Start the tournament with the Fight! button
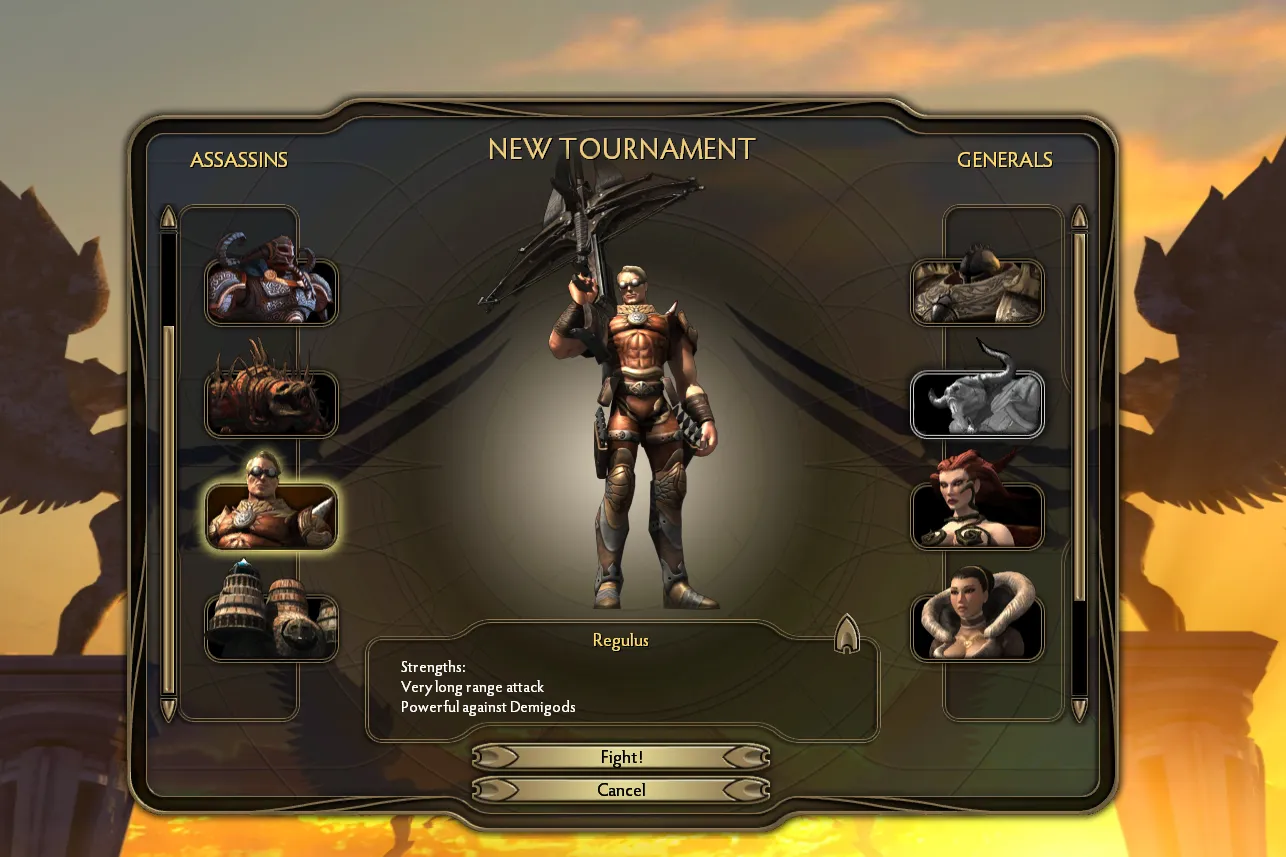1286x857 pixels. pos(621,757)
